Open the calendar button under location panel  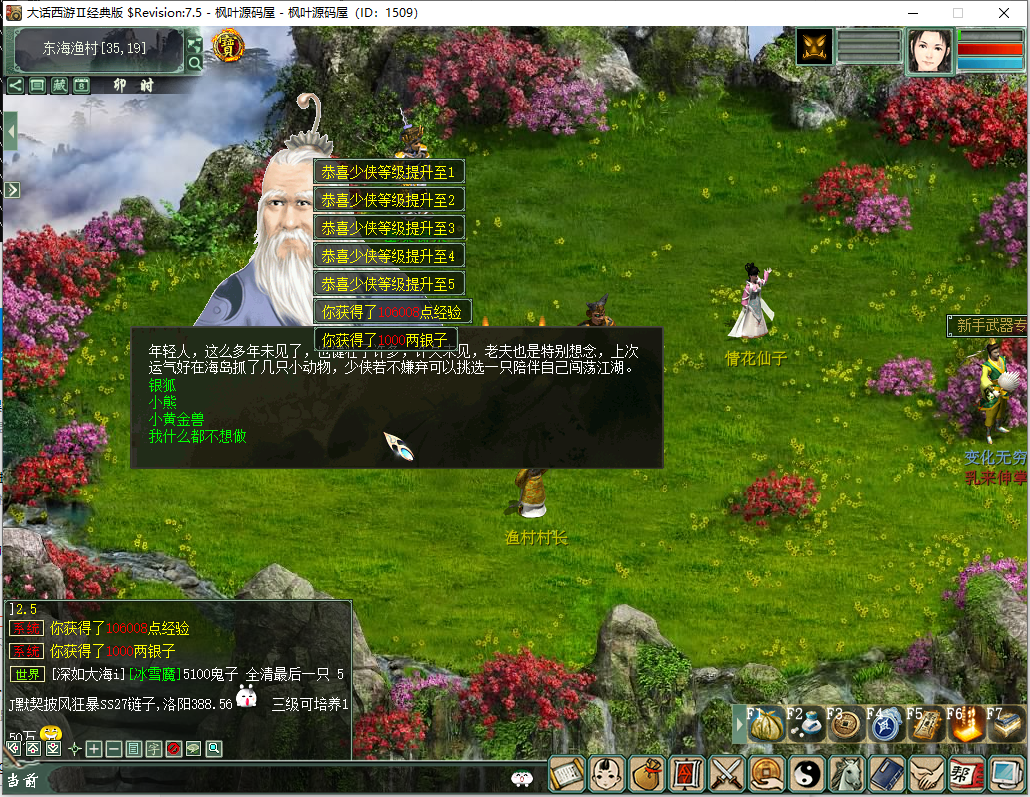click(82, 86)
